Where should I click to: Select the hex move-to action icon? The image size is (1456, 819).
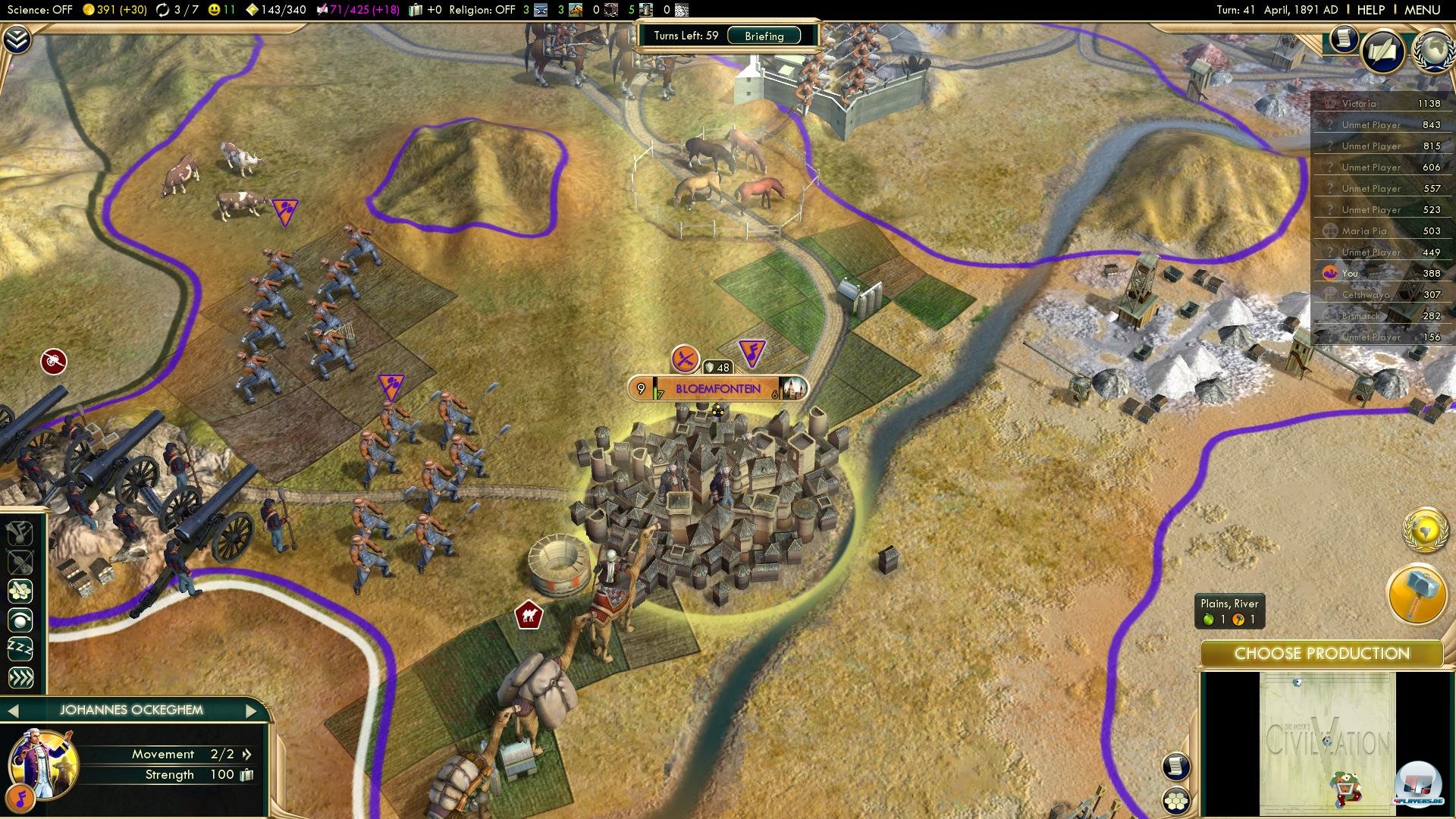tap(20, 591)
